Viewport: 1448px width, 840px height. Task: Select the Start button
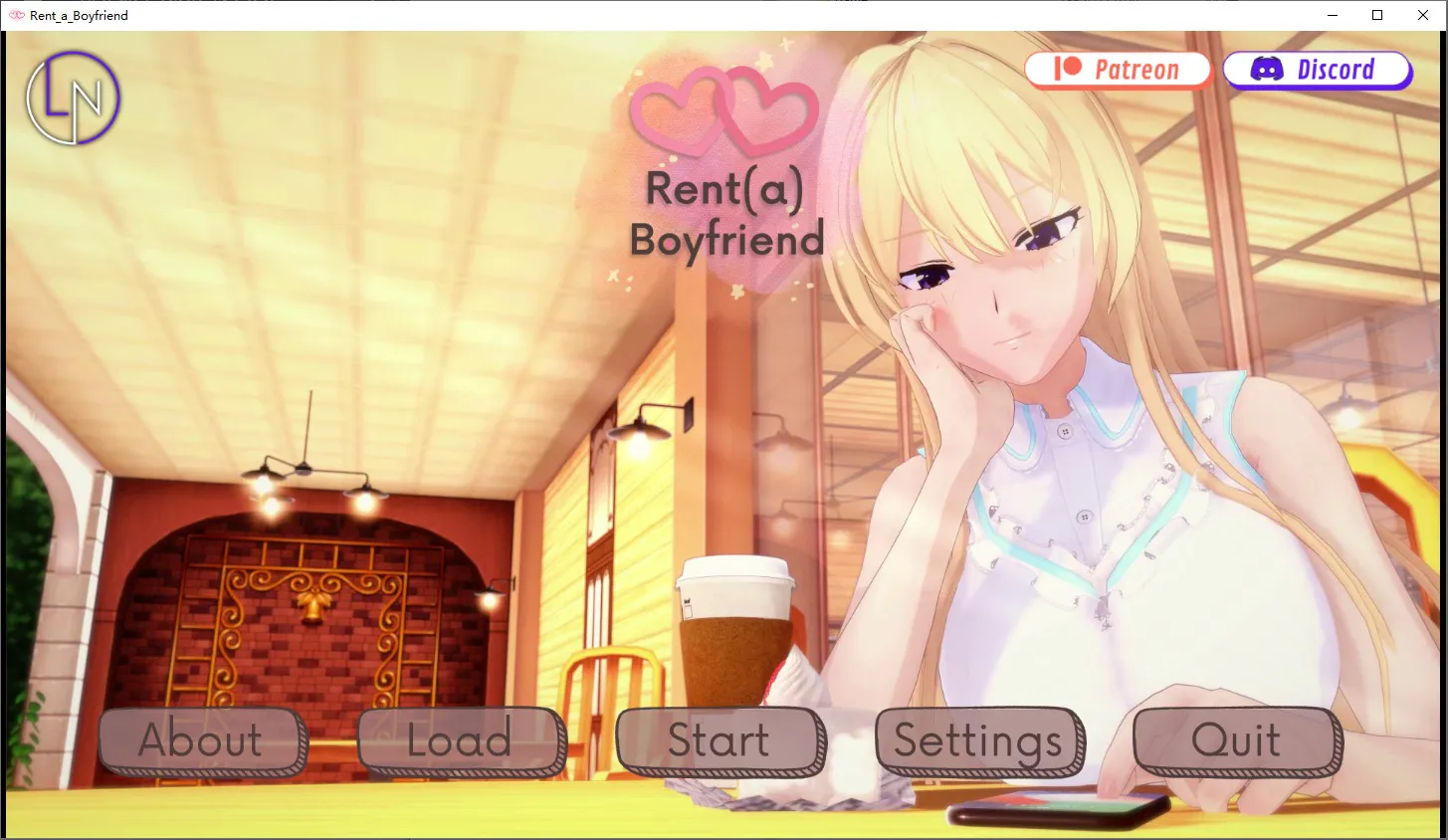pyautogui.click(x=720, y=739)
